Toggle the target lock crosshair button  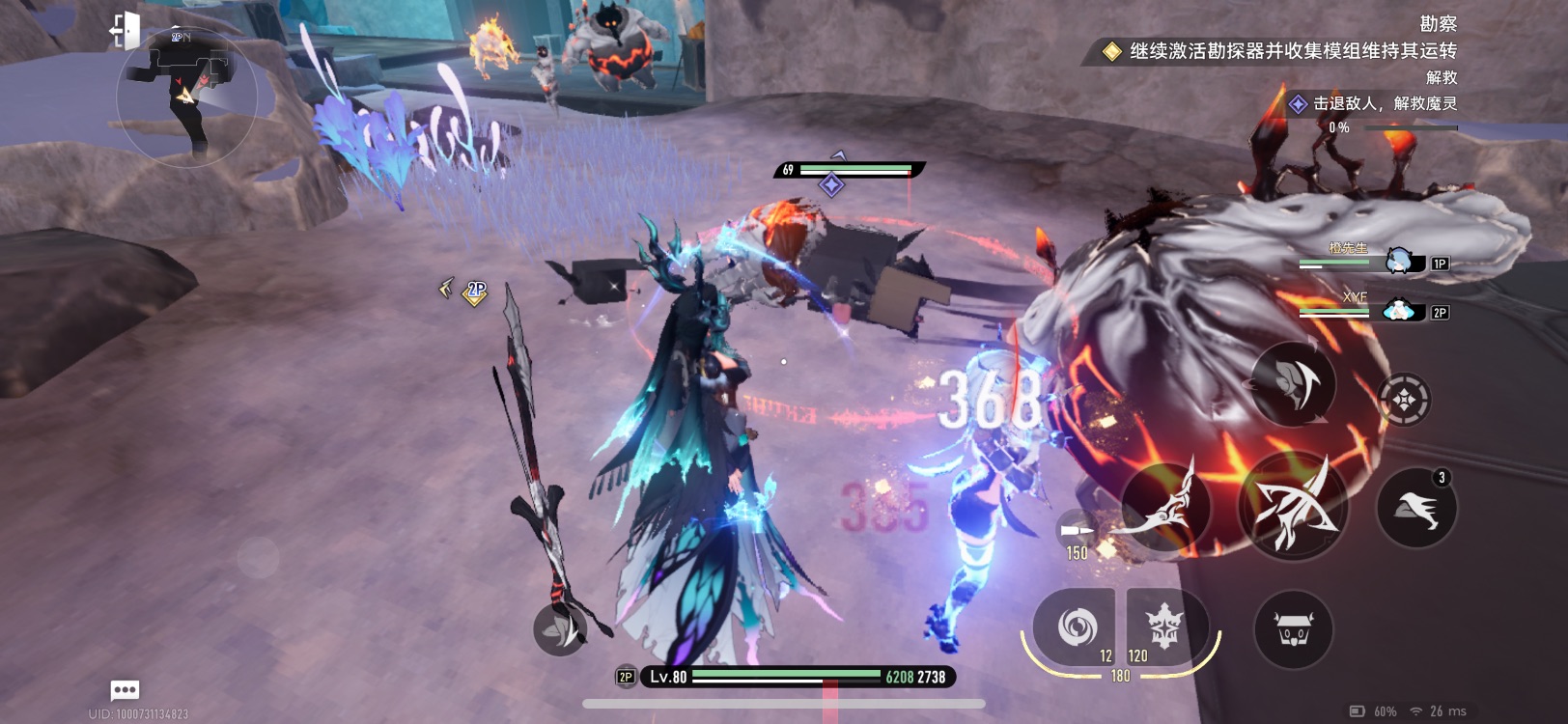[1403, 399]
